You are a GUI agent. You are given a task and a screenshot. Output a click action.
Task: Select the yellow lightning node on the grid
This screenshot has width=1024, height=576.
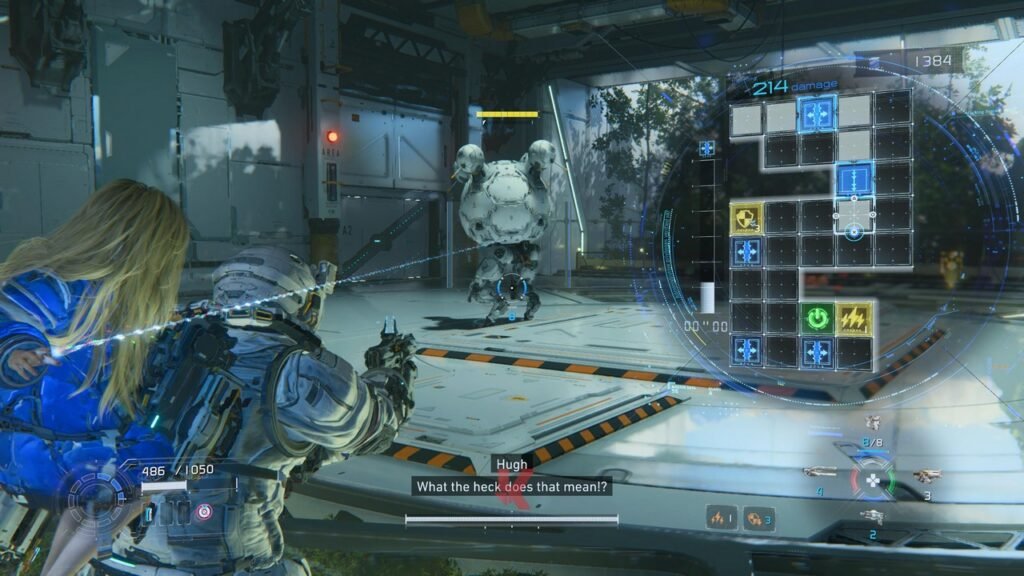tap(853, 319)
